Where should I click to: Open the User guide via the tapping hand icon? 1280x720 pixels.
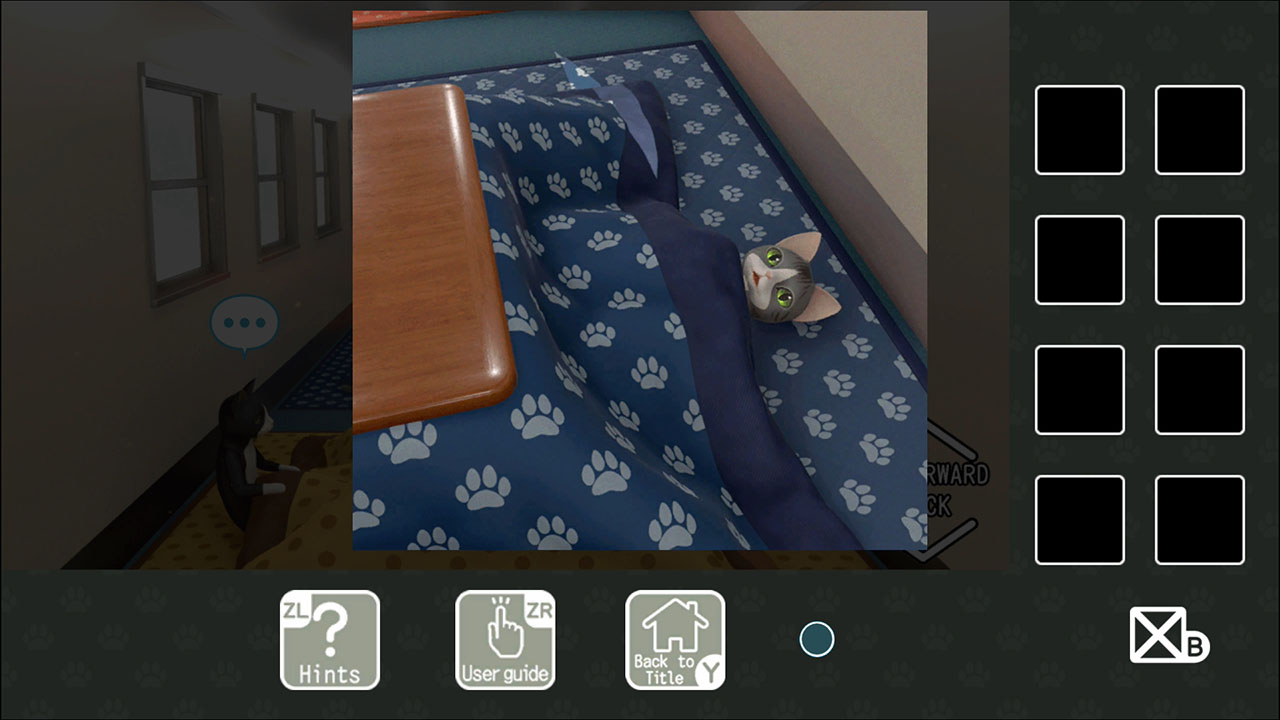(505, 640)
